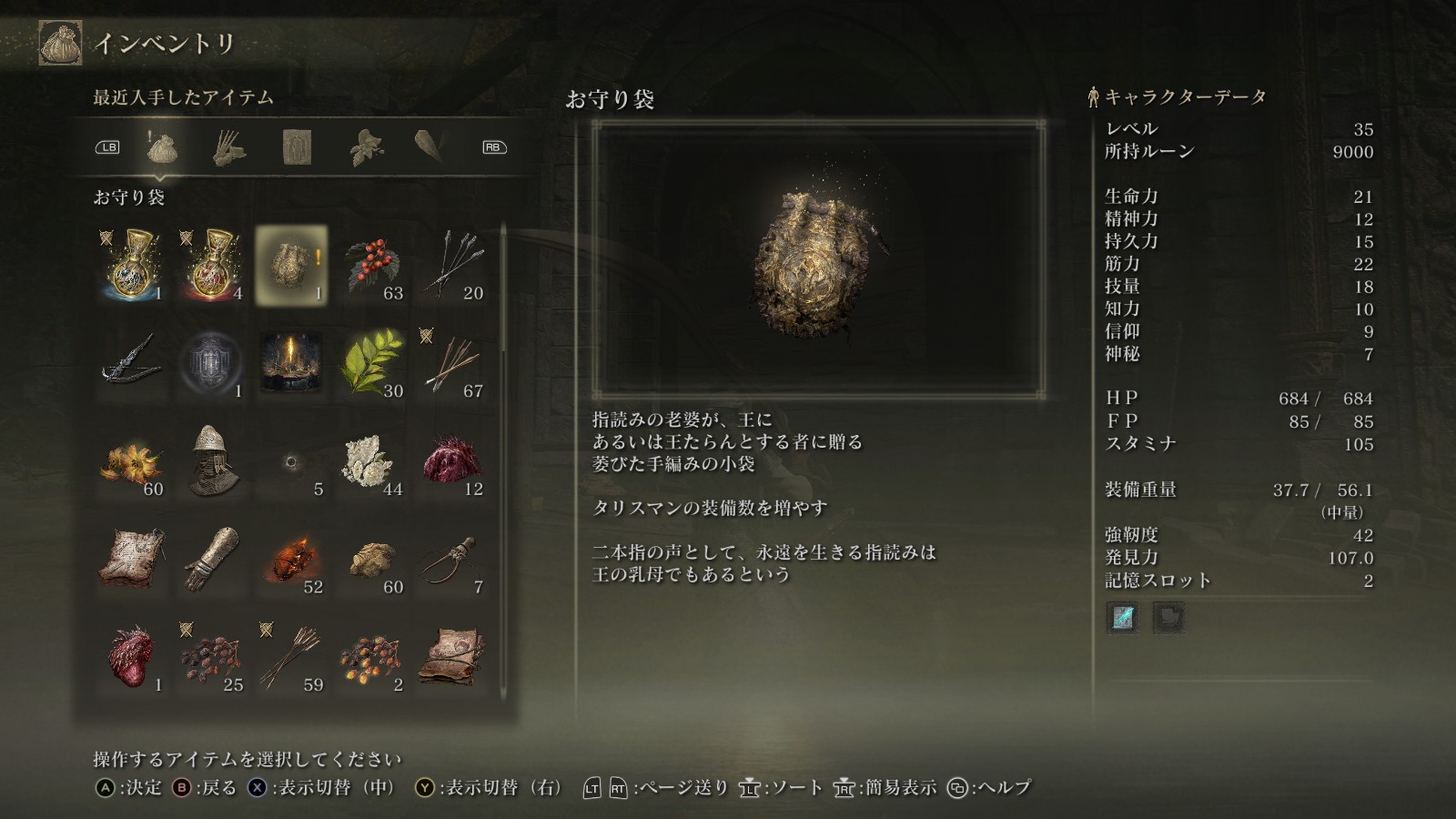This screenshot has width=1456, height=819.
Task: Select the paper note item slot
Action: [132, 559]
